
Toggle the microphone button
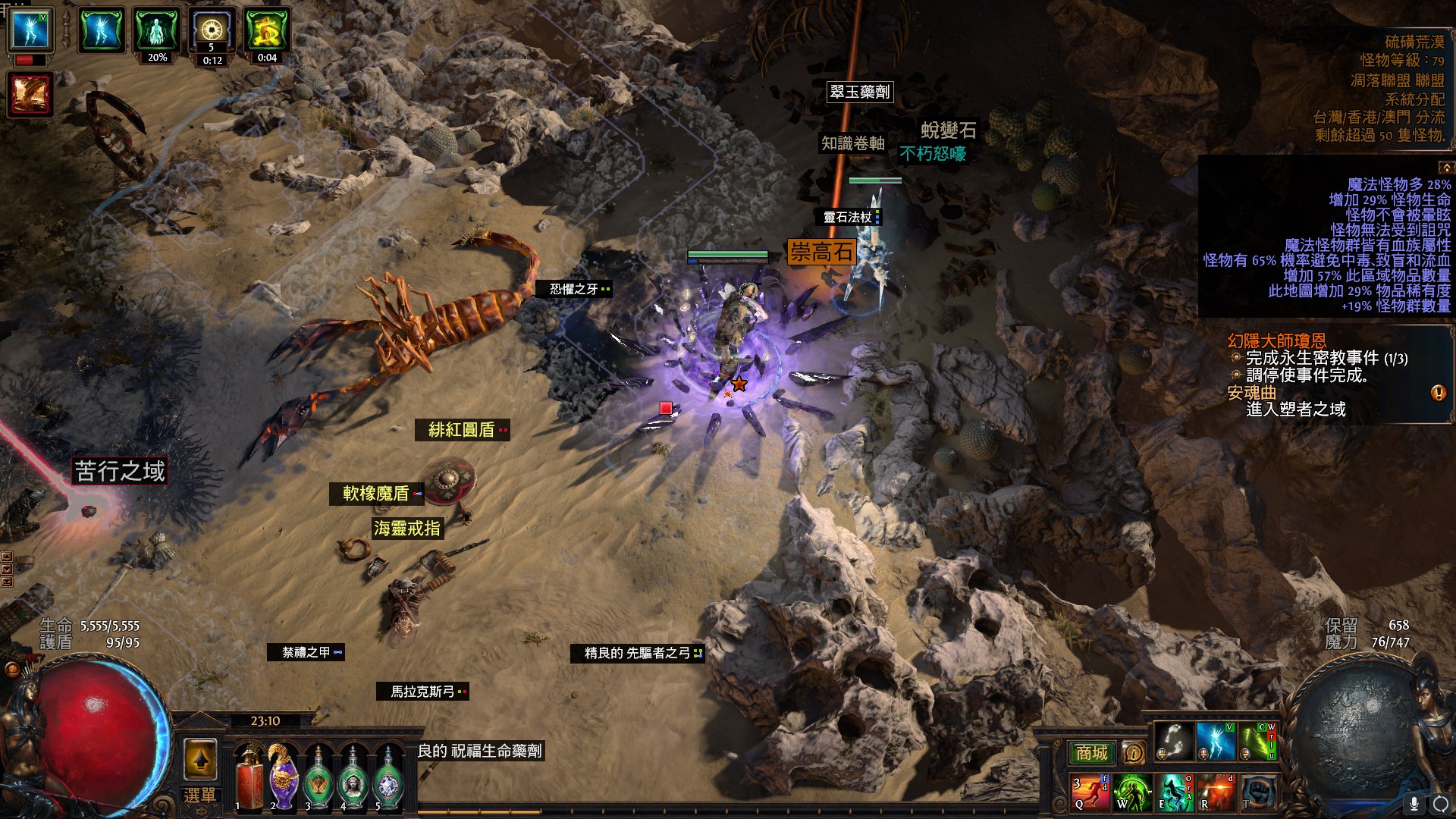(x=1414, y=803)
